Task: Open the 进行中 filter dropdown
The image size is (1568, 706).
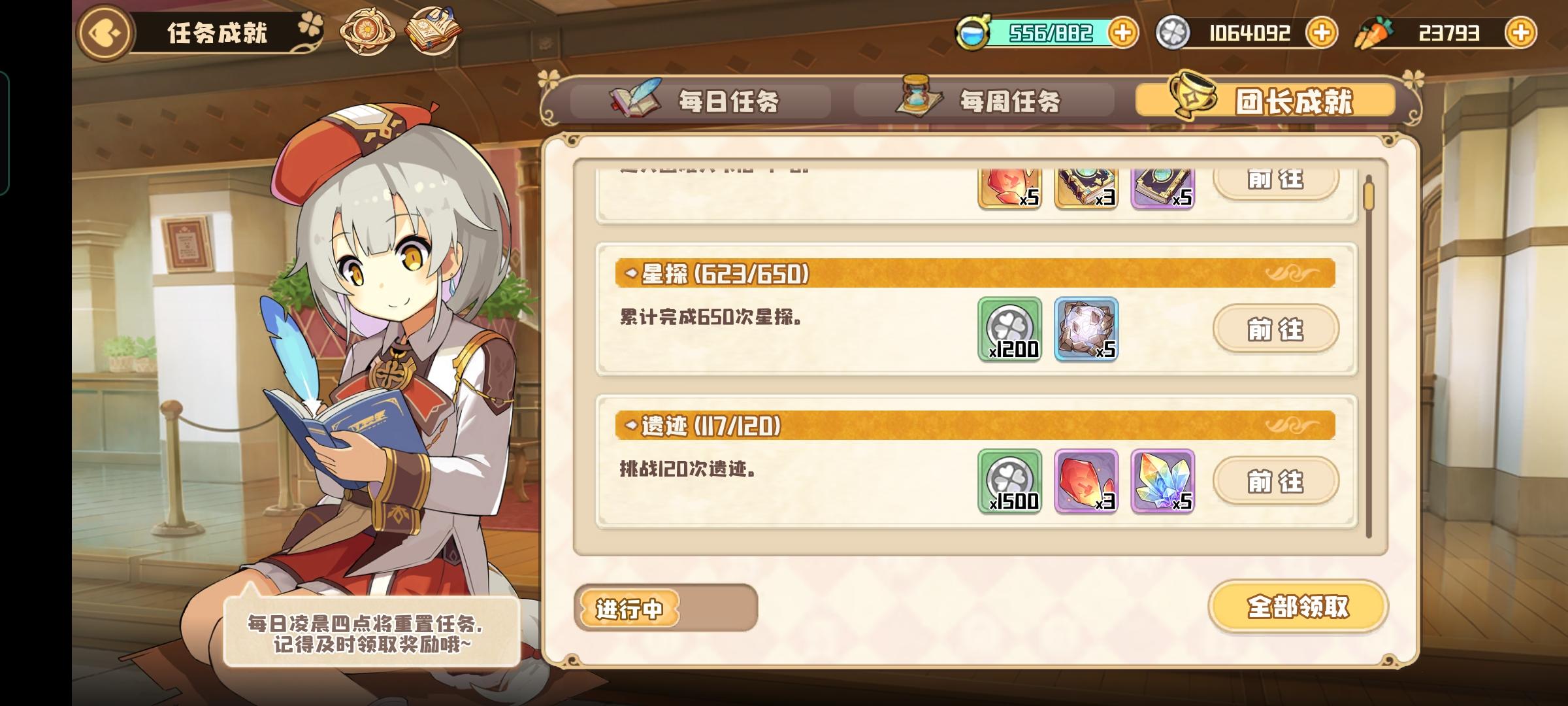Action: (x=629, y=608)
